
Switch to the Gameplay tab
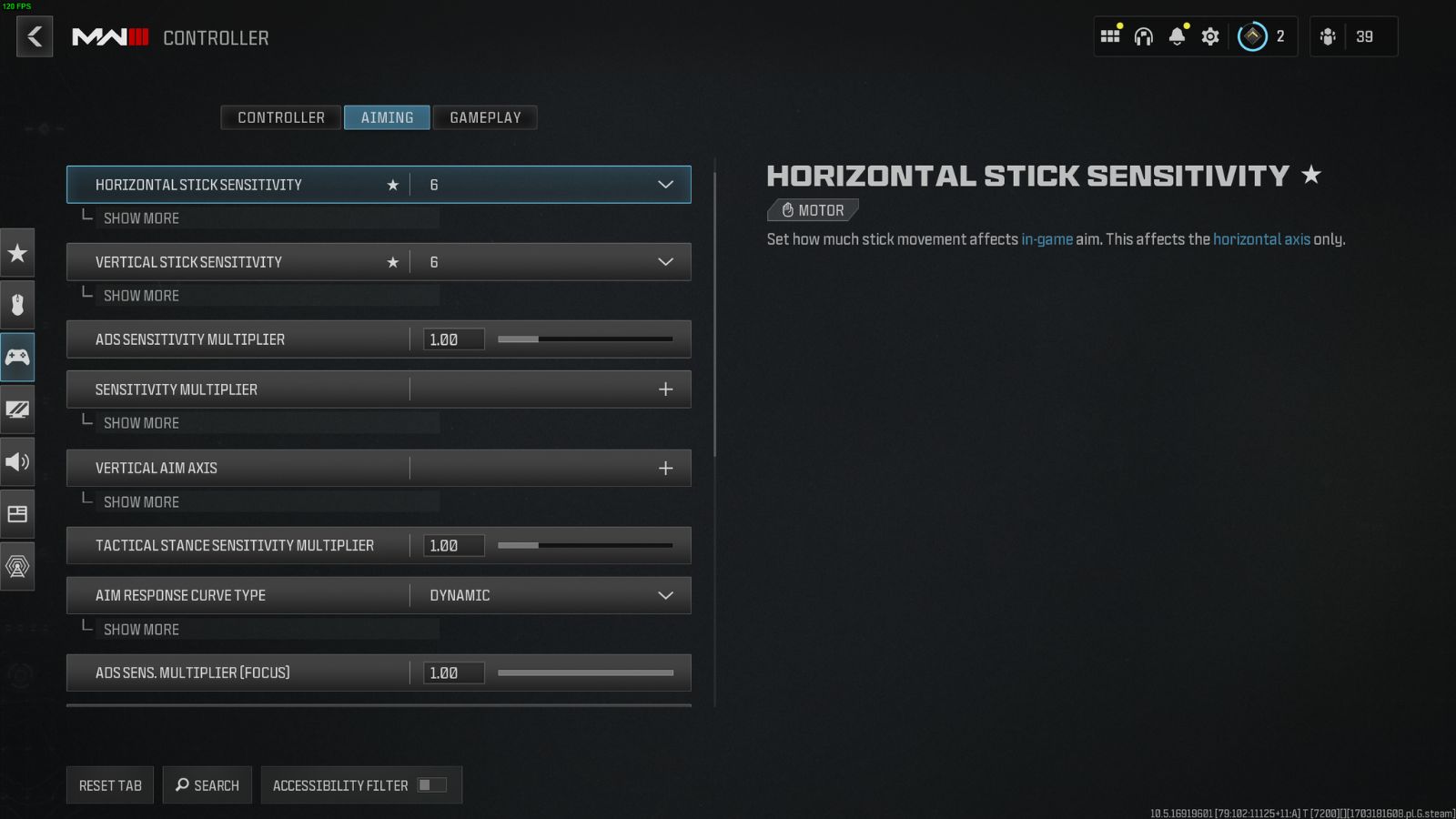(485, 117)
